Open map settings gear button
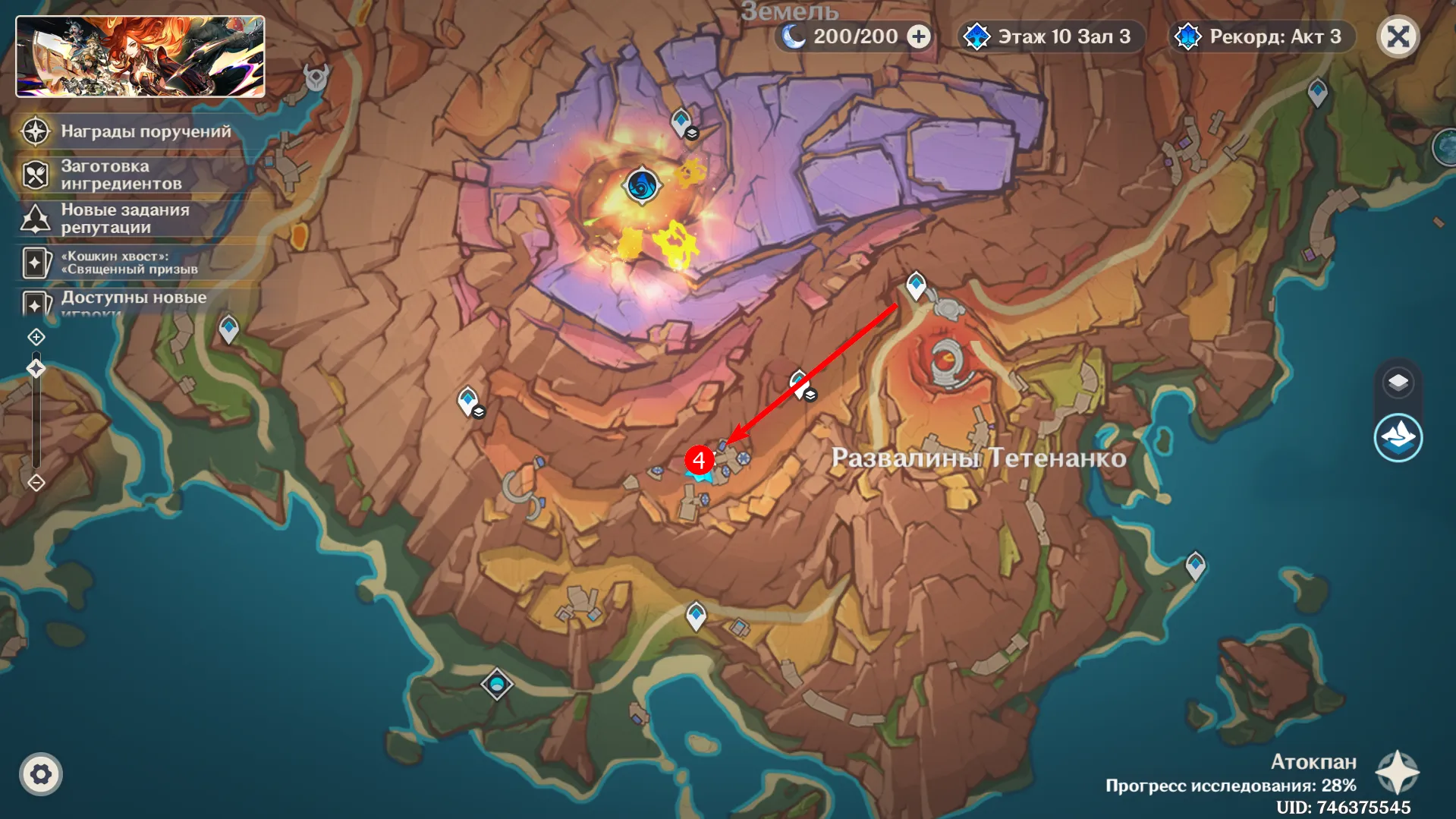 pos(41,774)
